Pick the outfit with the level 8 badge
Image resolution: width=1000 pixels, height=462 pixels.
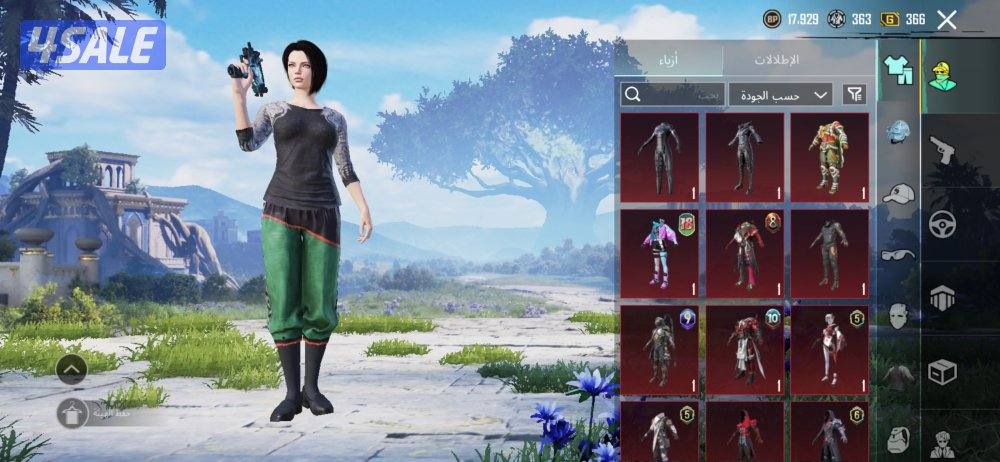click(745, 253)
